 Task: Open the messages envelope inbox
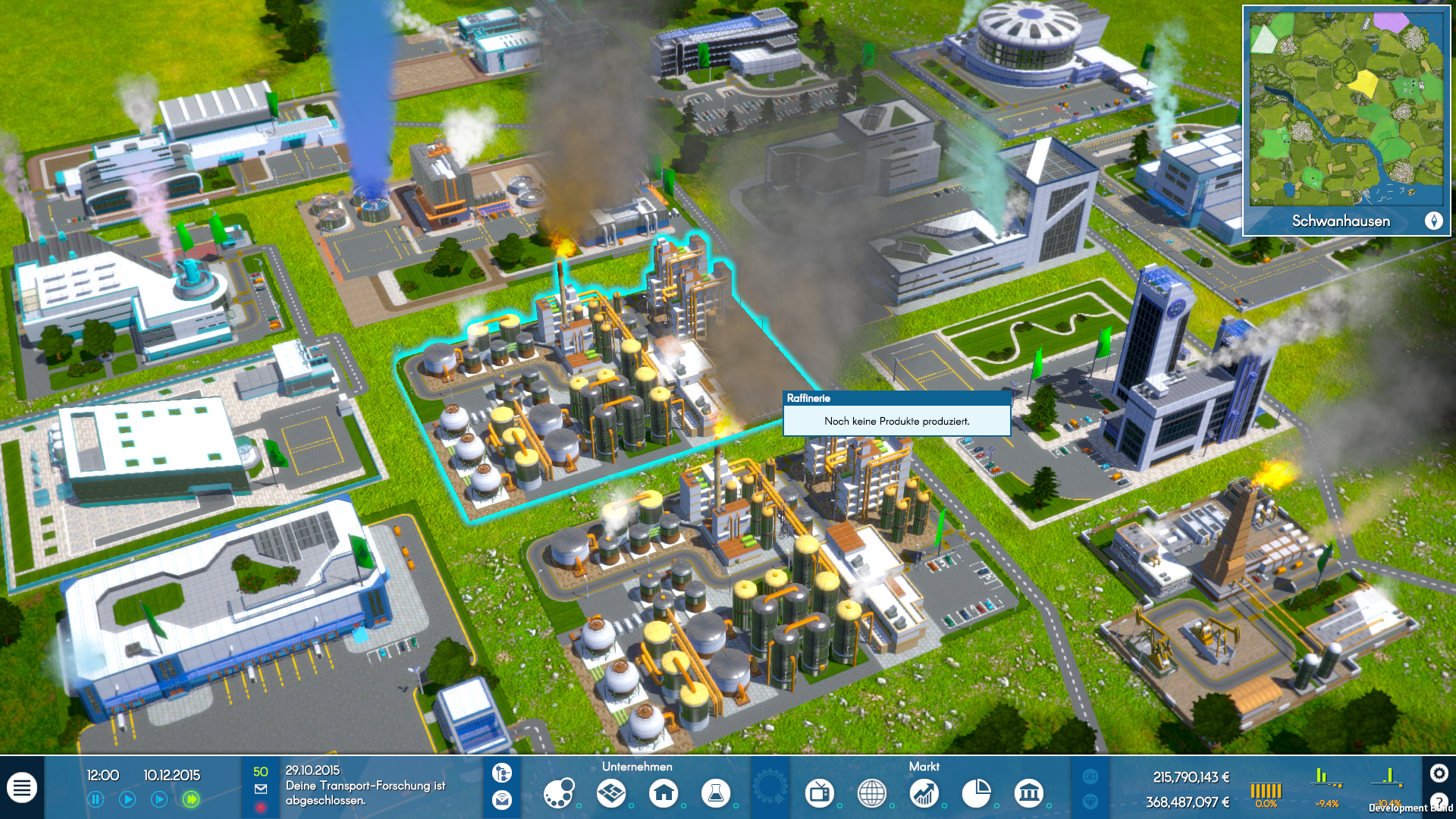pos(261,789)
